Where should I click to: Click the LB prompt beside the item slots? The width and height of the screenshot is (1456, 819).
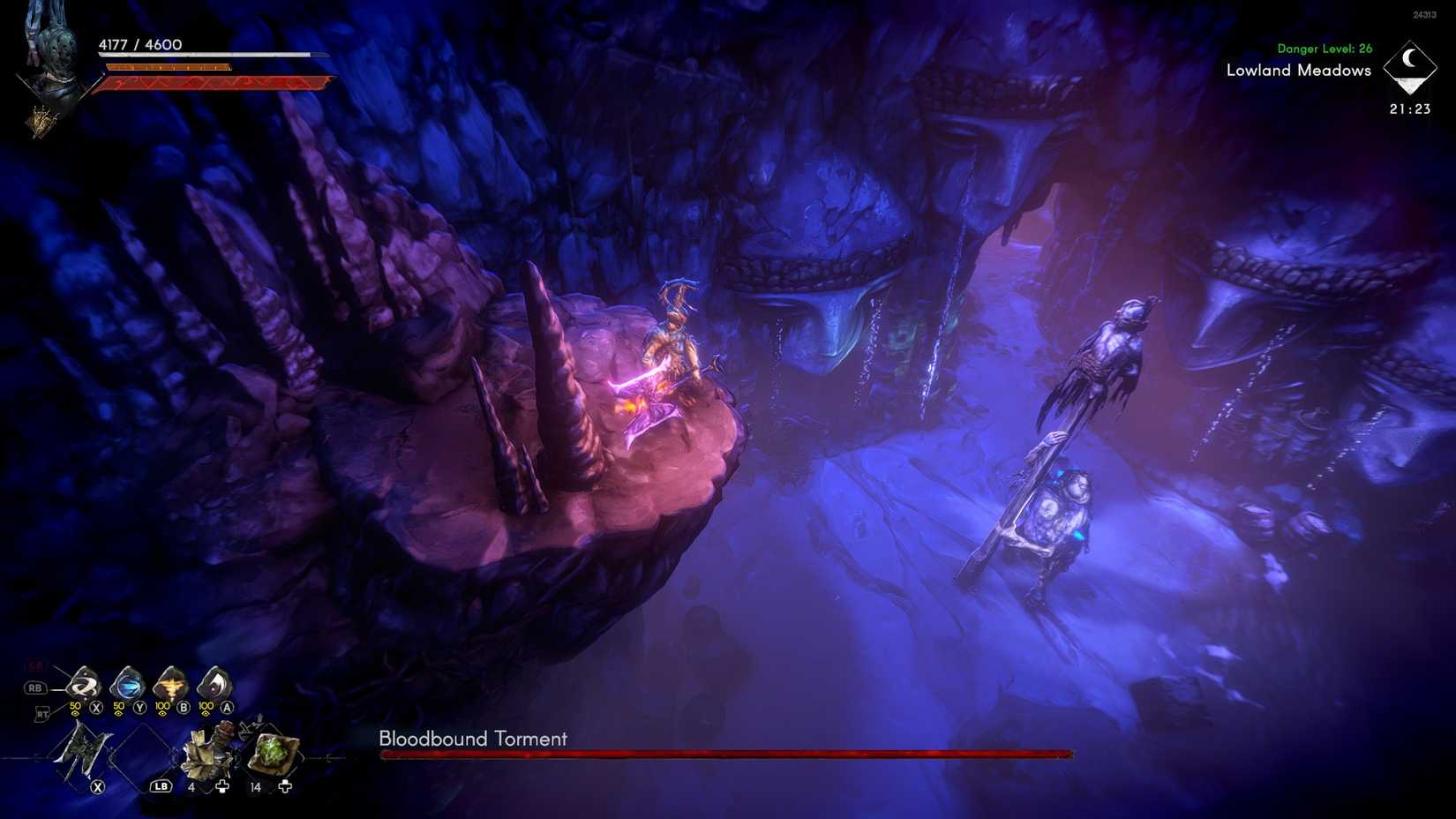coord(161,785)
